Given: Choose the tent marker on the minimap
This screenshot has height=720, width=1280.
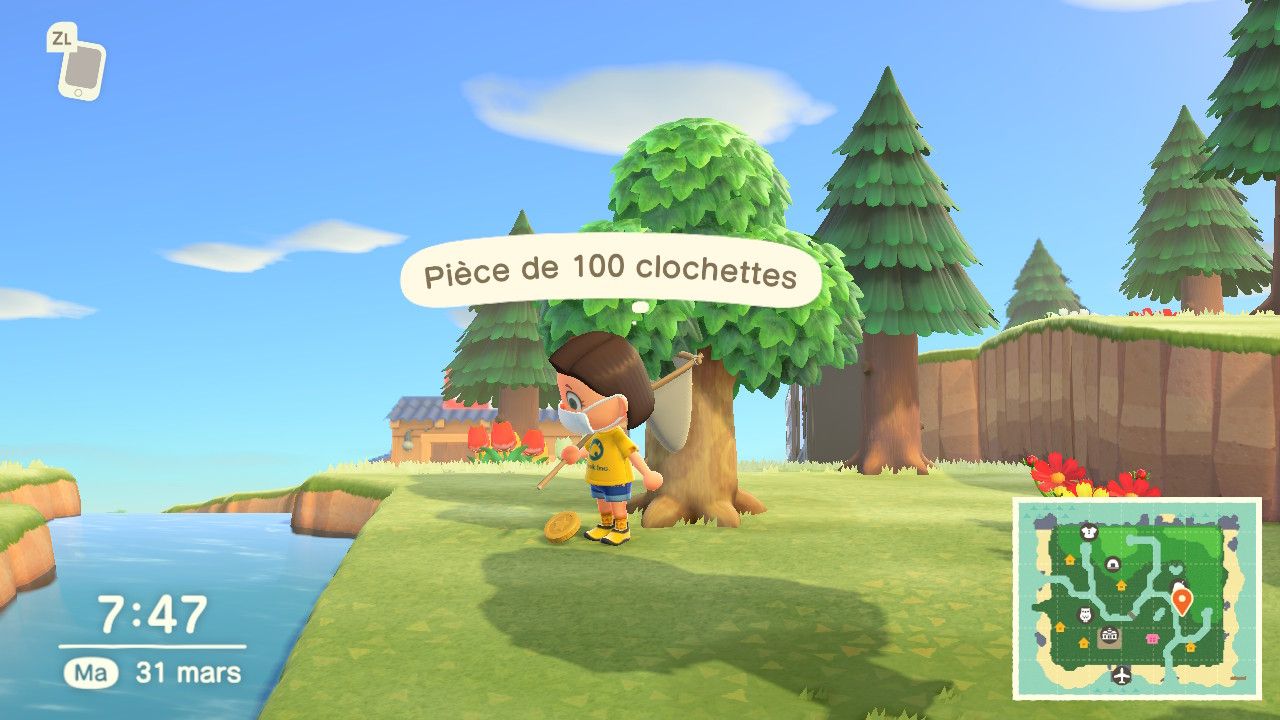Looking at the screenshot, I should click(1113, 566).
